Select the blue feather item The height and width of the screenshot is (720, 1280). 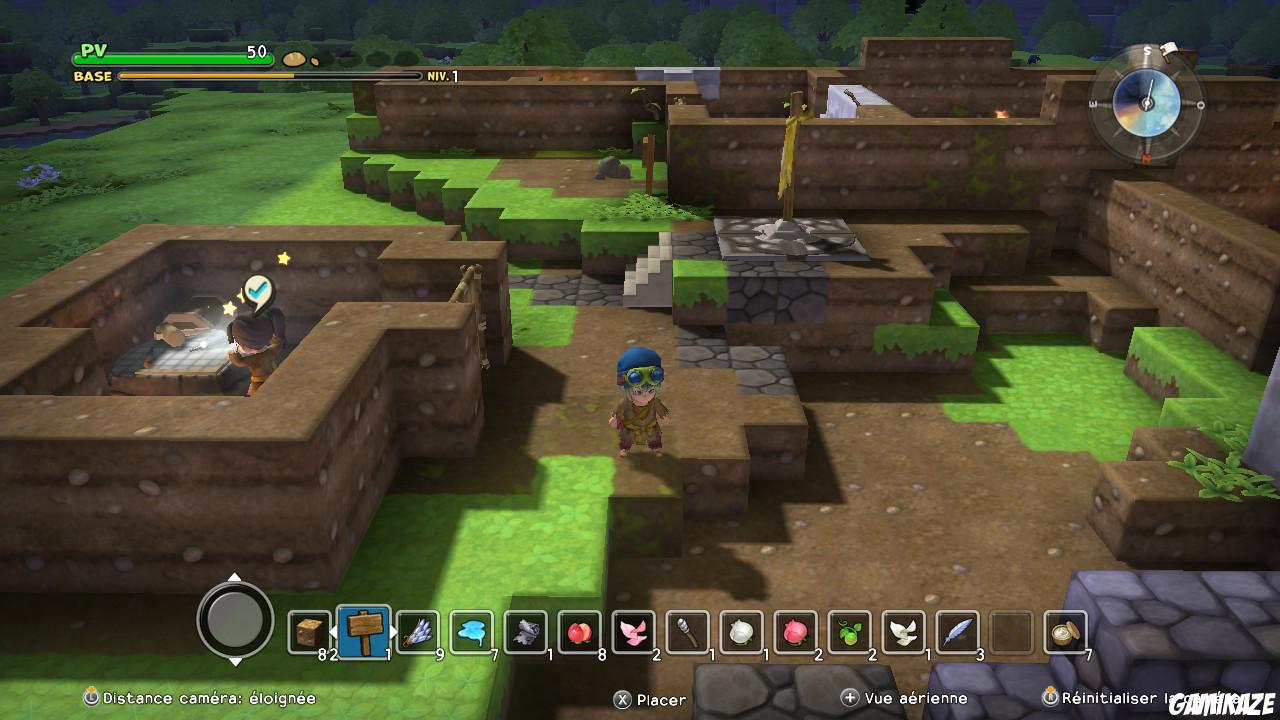(954, 632)
